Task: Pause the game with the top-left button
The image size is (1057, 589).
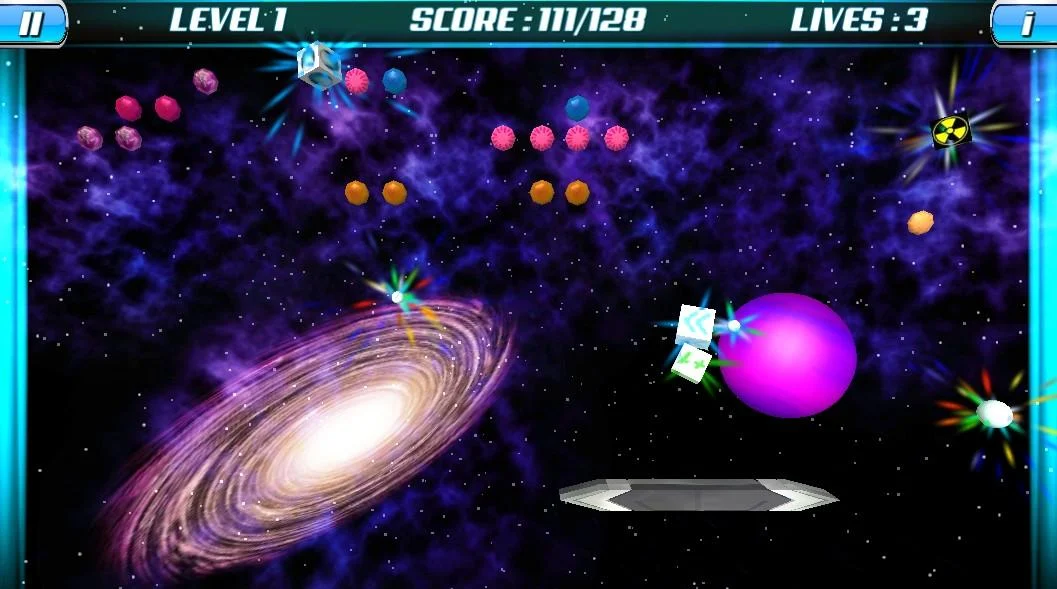Action: click(32, 22)
